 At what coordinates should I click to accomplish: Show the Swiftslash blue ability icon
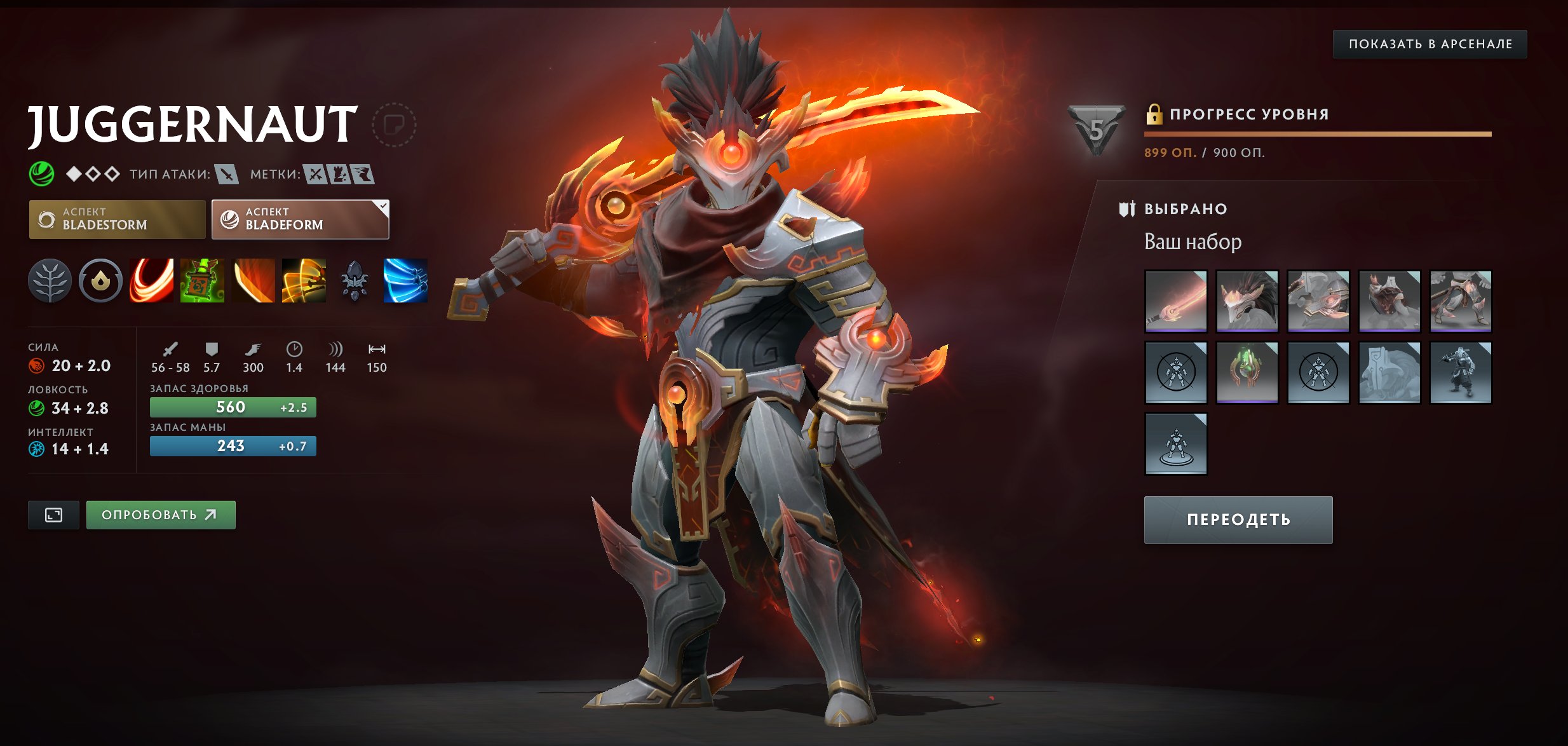pyautogui.click(x=405, y=280)
